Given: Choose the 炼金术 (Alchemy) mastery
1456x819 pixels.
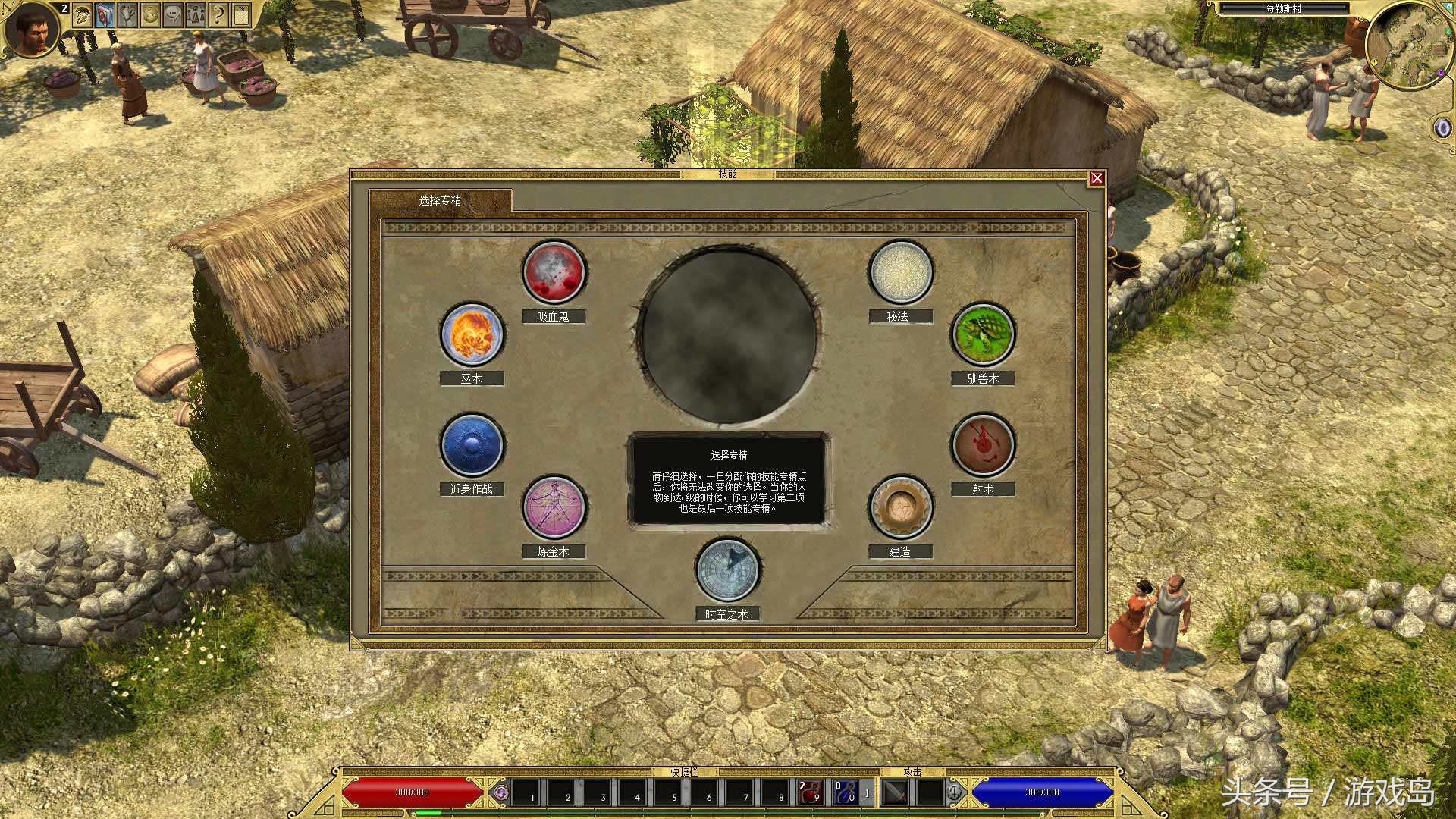Looking at the screenshot, I should pos(554,507).
